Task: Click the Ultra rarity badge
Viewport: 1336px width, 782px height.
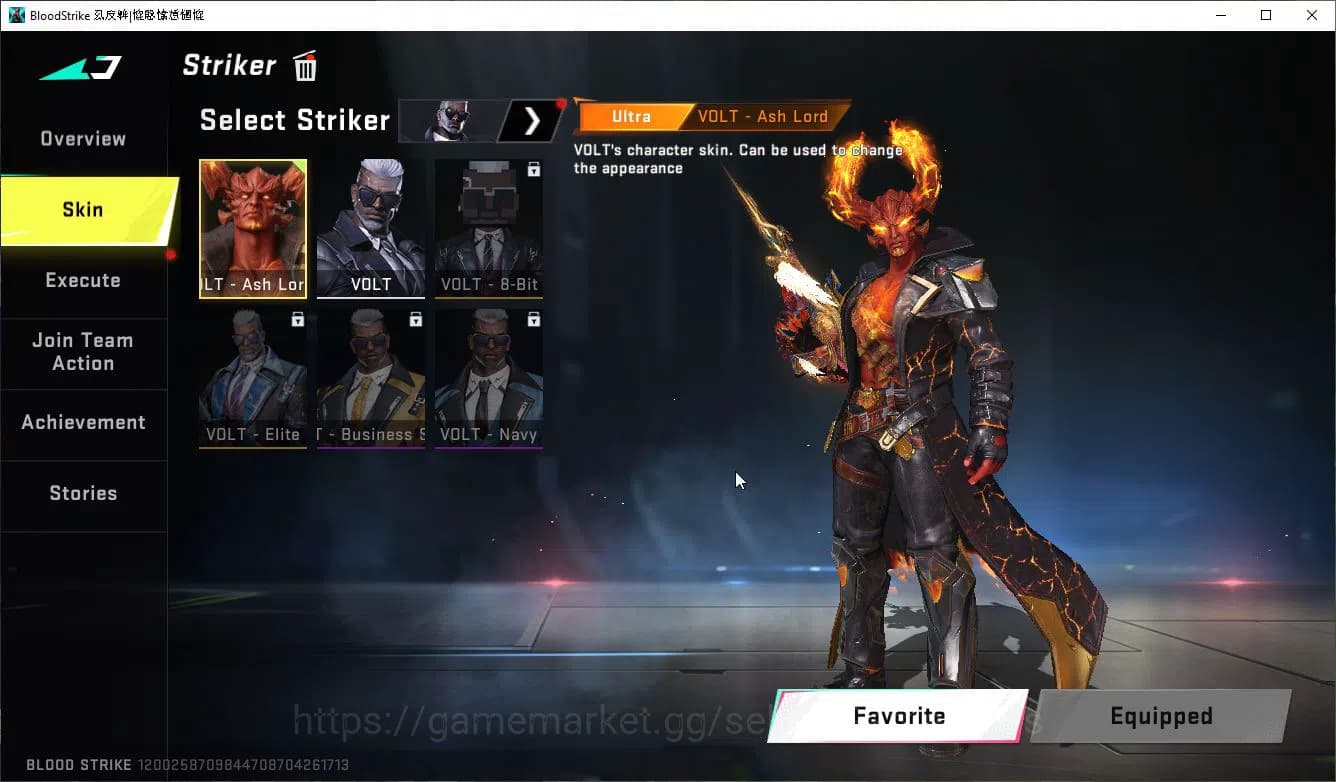Action: (x=631, y=116)
